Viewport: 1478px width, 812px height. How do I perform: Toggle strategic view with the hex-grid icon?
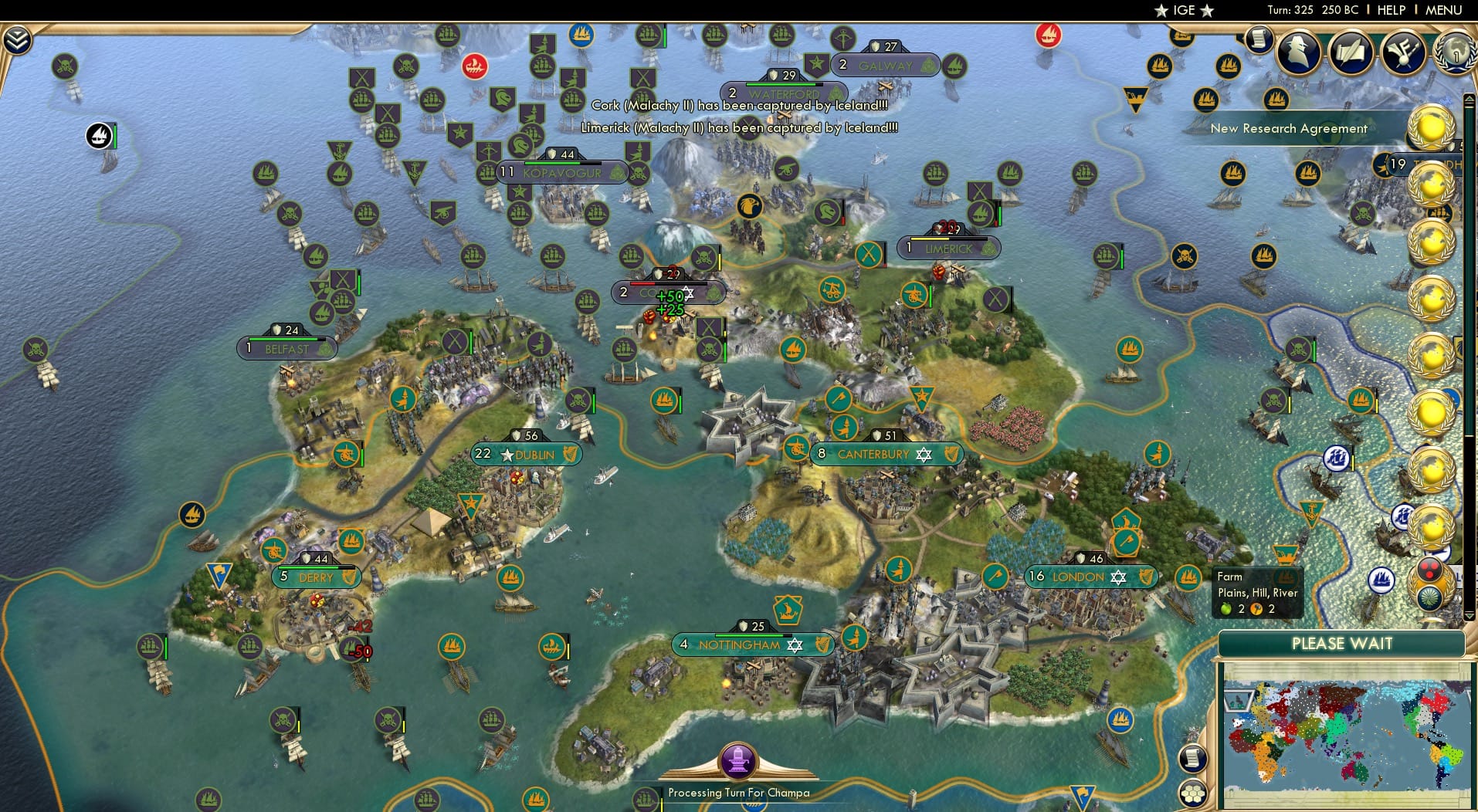coord(1193,795)
